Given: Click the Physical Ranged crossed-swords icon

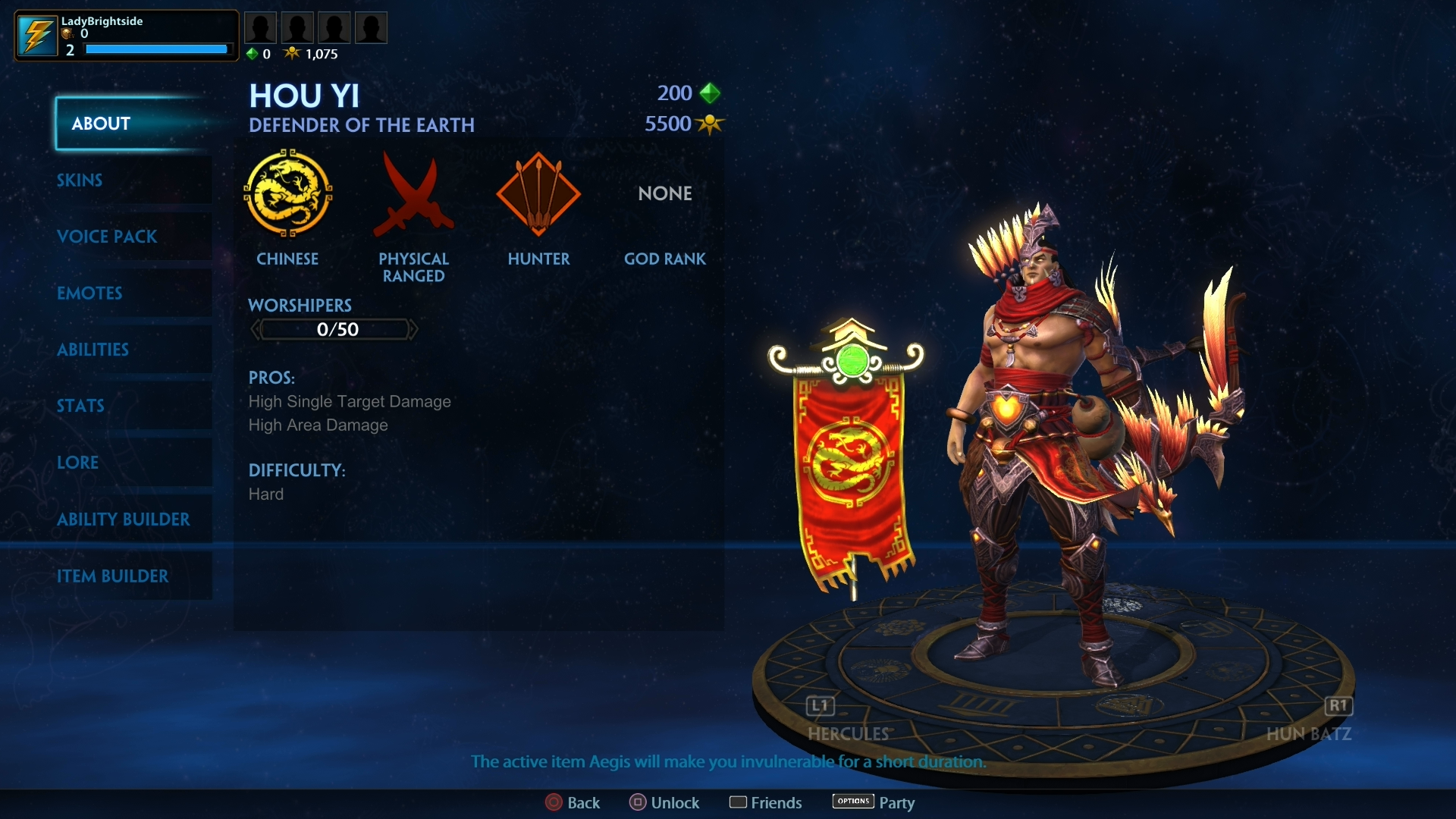Looking at the screenshot, I should coord(414,195).
